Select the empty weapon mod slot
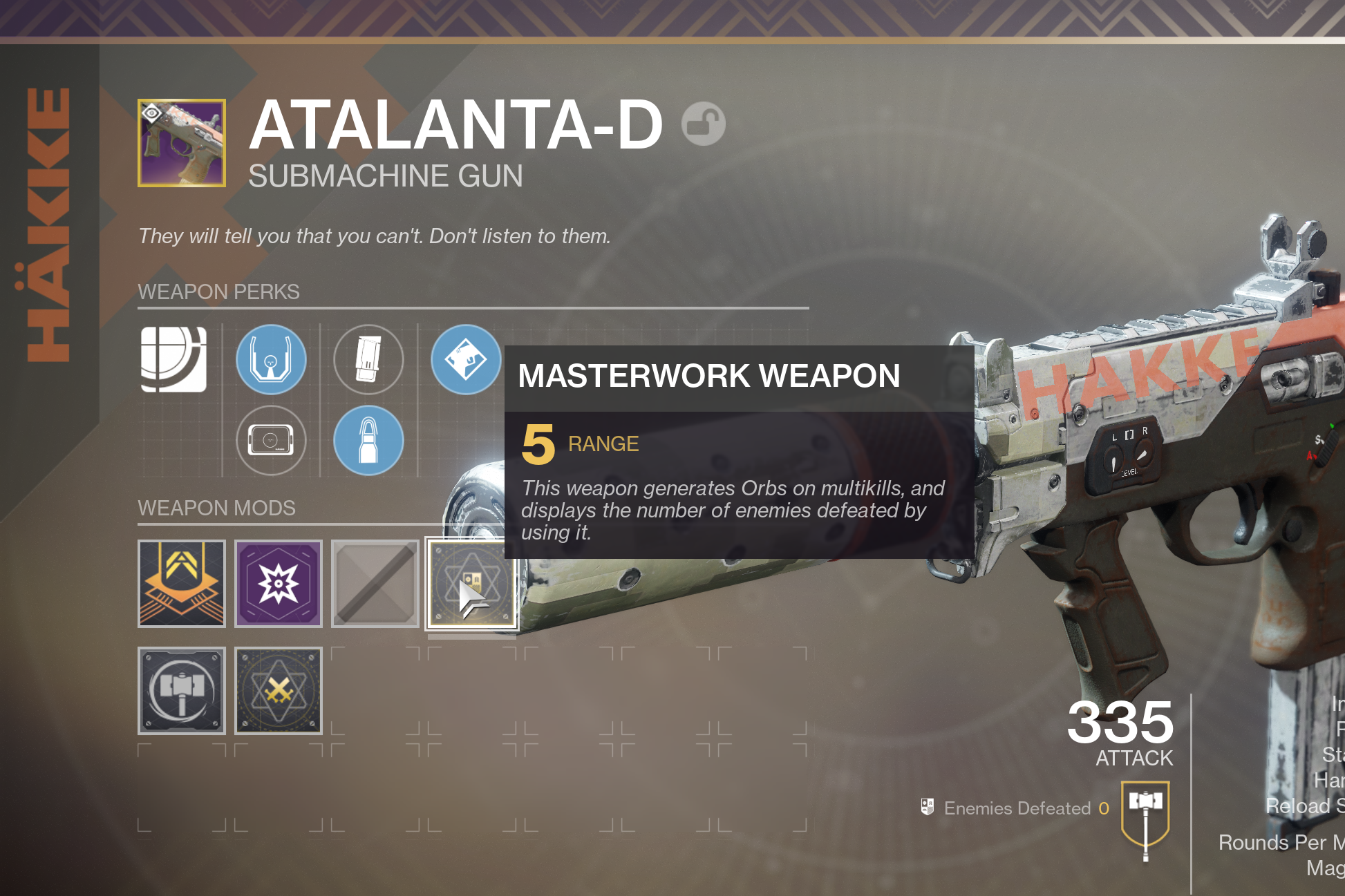1345x896 pixels. (375, 584)
